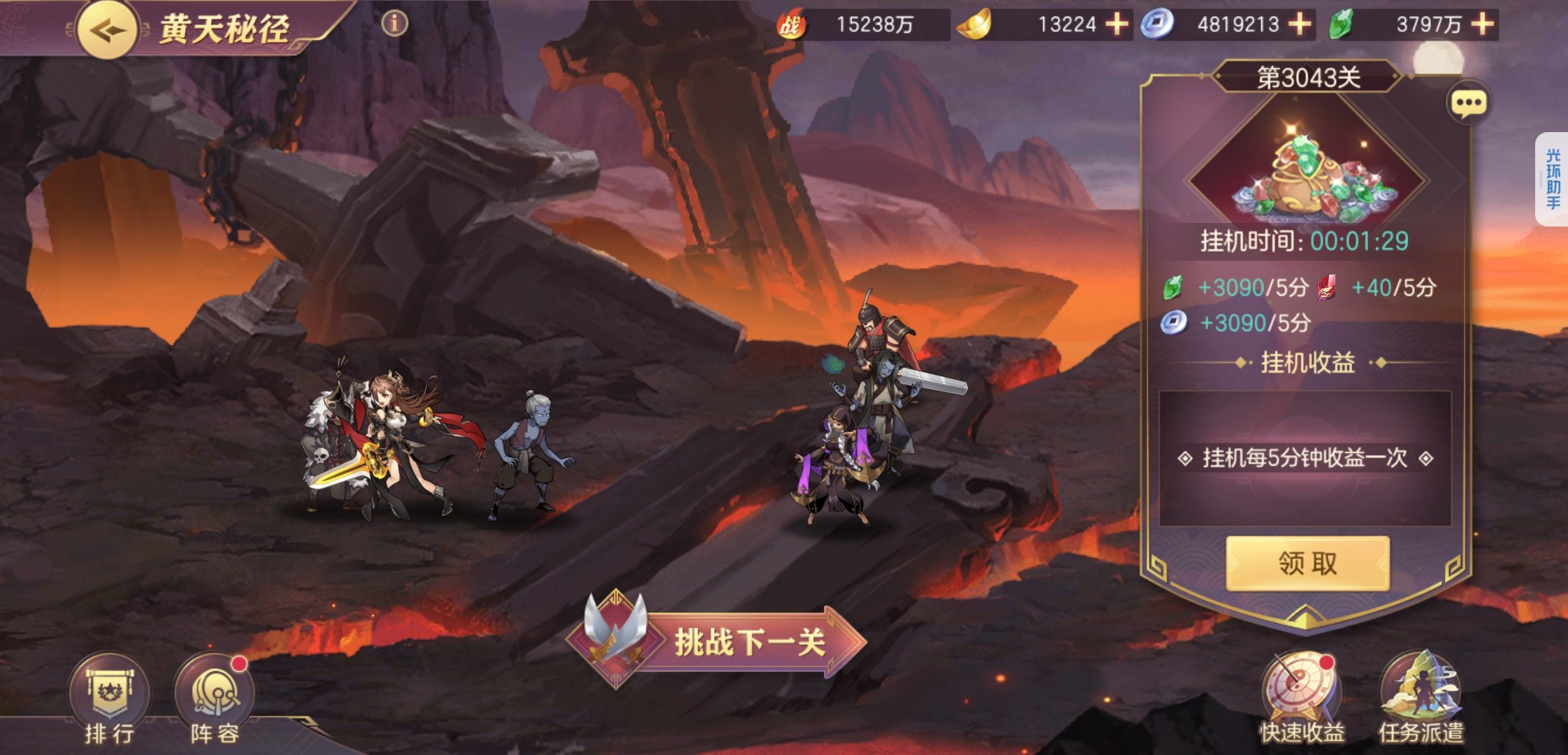The height and width of the screenshot is (755, 1568).
Task: Go back using the gold arrow button
Action: 106,29
